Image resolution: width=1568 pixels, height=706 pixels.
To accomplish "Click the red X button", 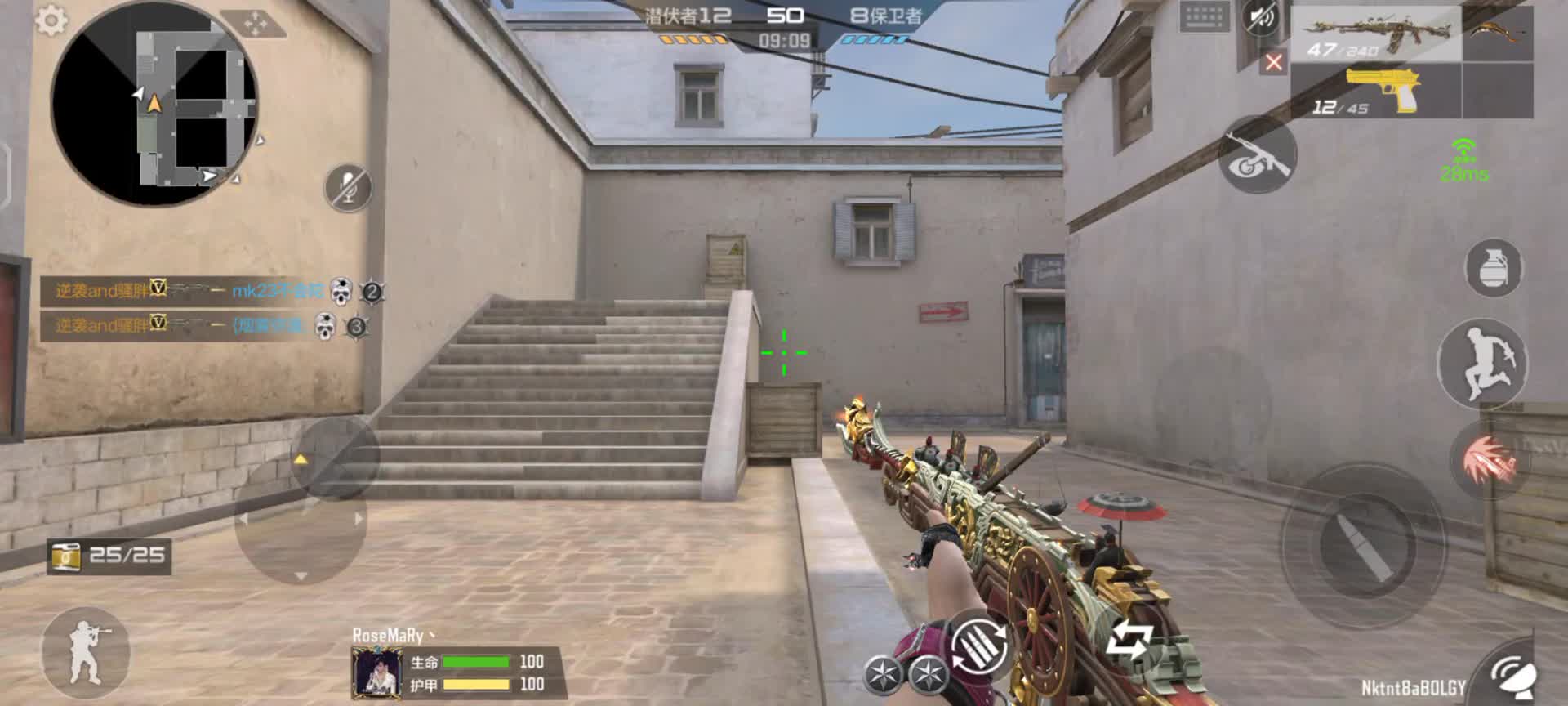I will [x=1273, y=62].
